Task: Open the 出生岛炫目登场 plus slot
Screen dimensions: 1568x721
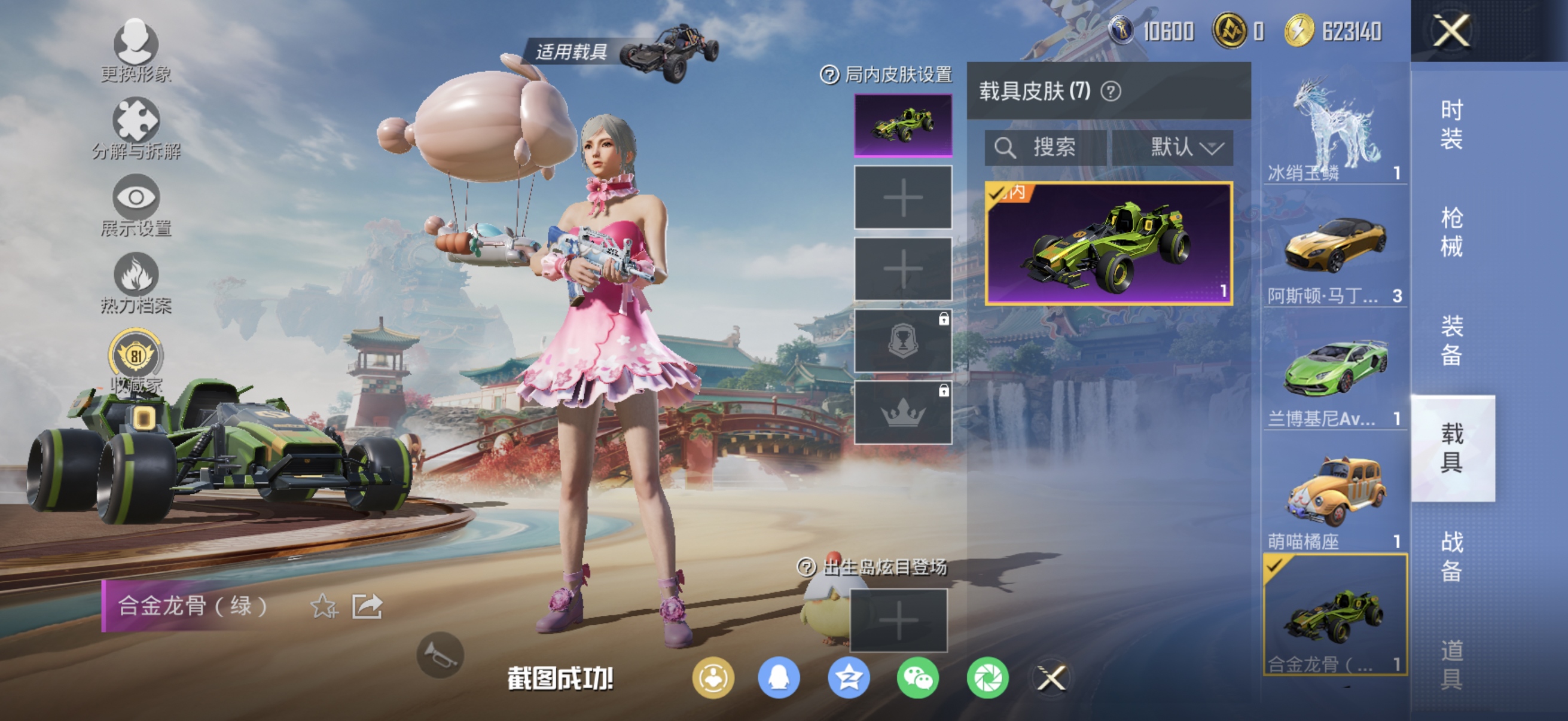Action: (x=899, y=621)
